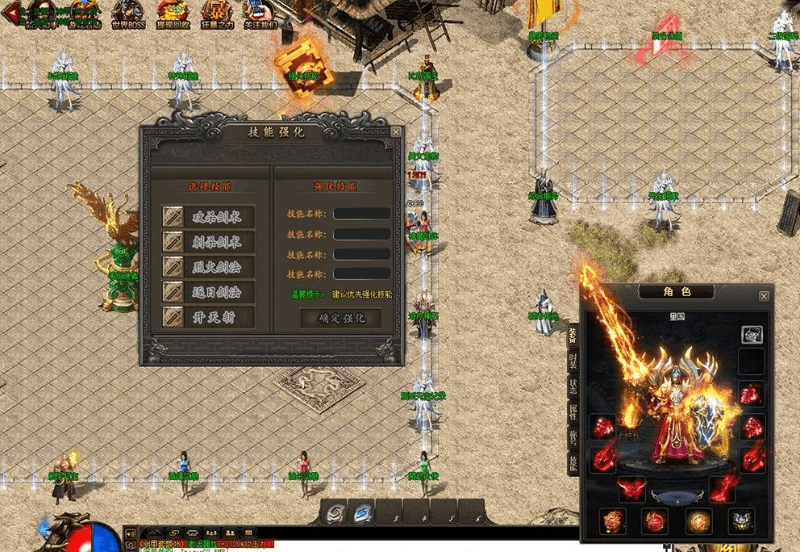Open the 时装 fashion tab
The height and width of the screenshot is (552, 803).
(x=573, y=362)
